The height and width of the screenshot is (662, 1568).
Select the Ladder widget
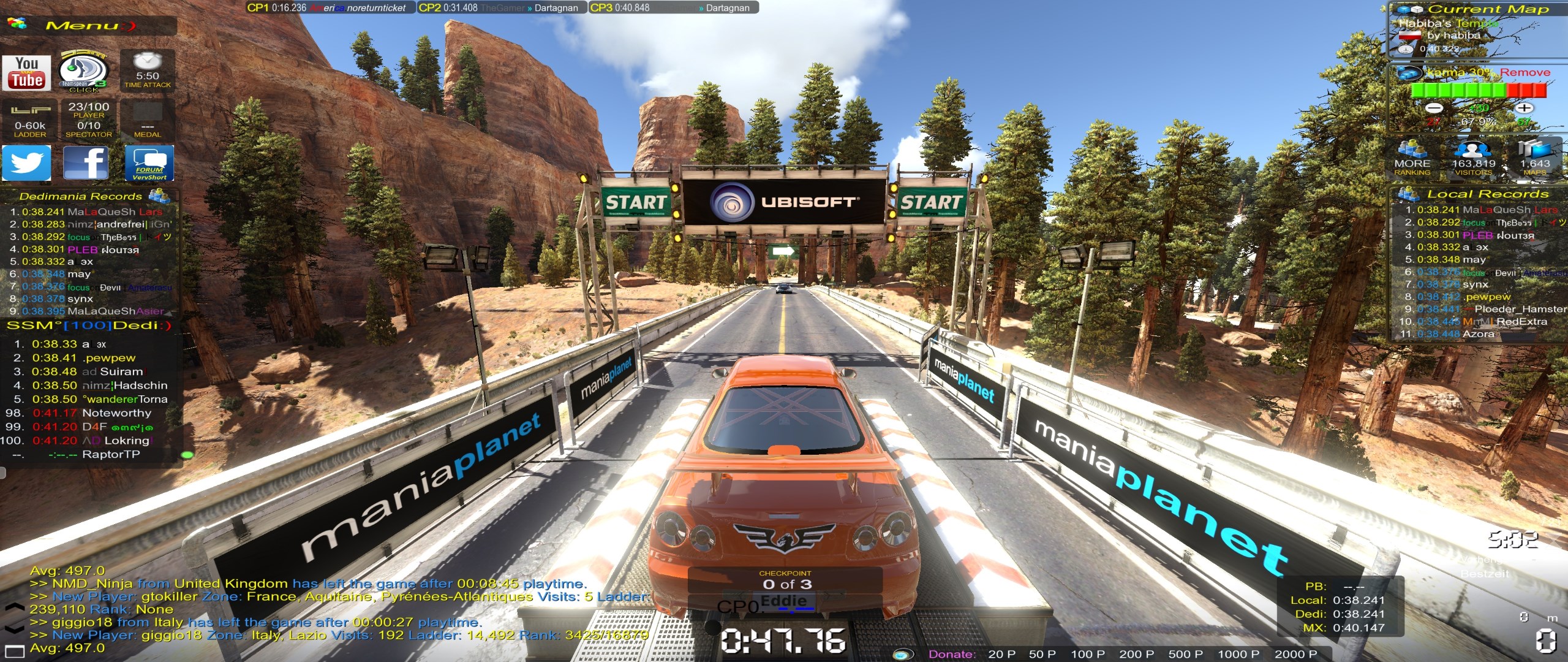pos(30,120)
